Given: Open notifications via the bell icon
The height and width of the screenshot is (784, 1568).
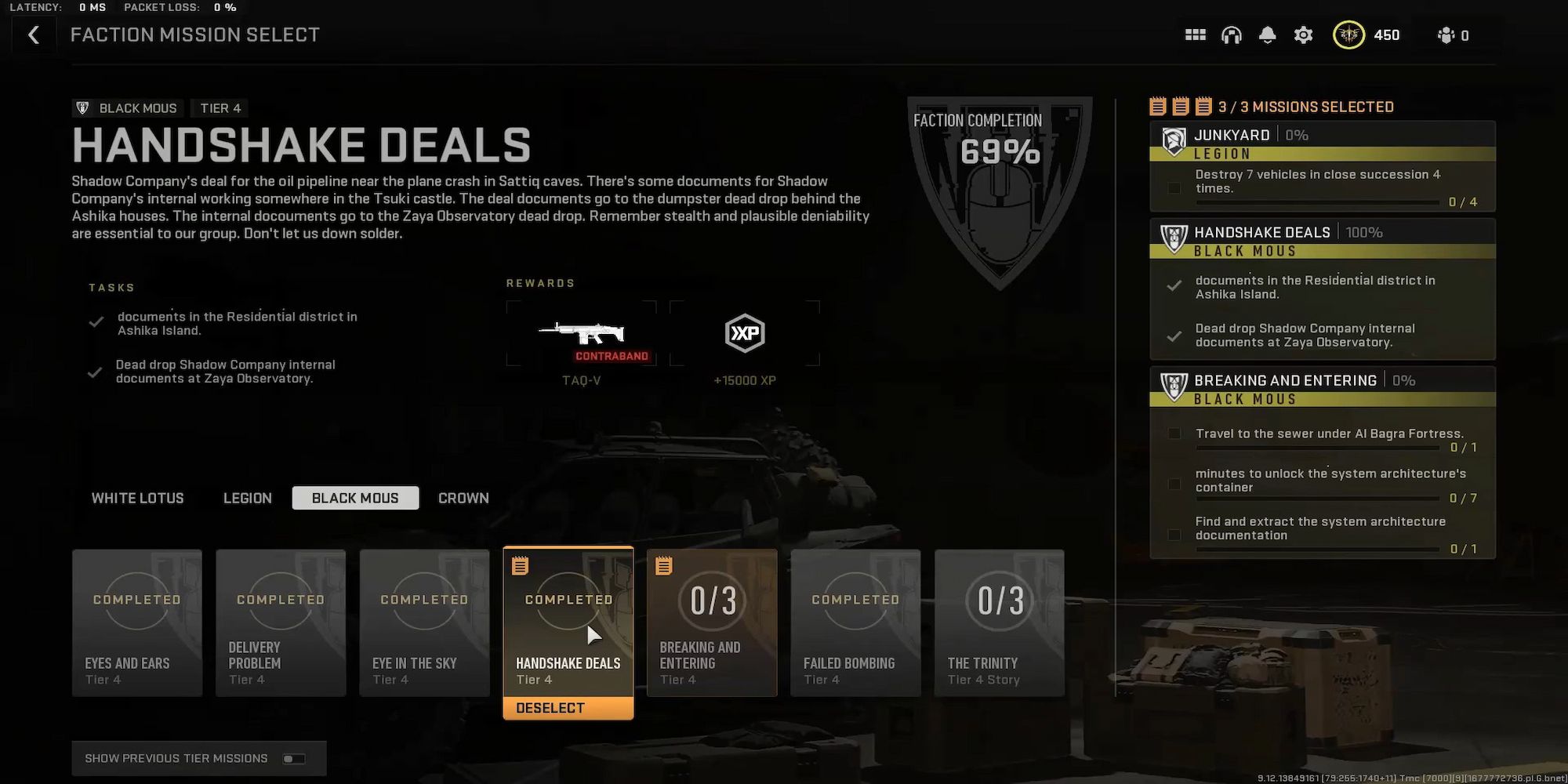Looking at the screenshot, I should coord(1268,34).
